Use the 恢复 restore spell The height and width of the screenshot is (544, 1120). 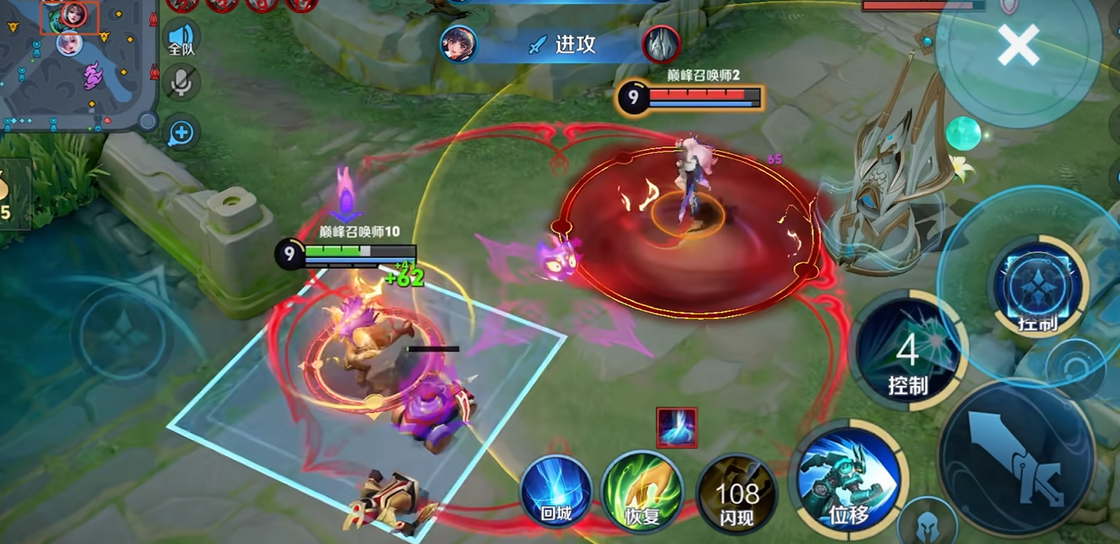point(641,490)
